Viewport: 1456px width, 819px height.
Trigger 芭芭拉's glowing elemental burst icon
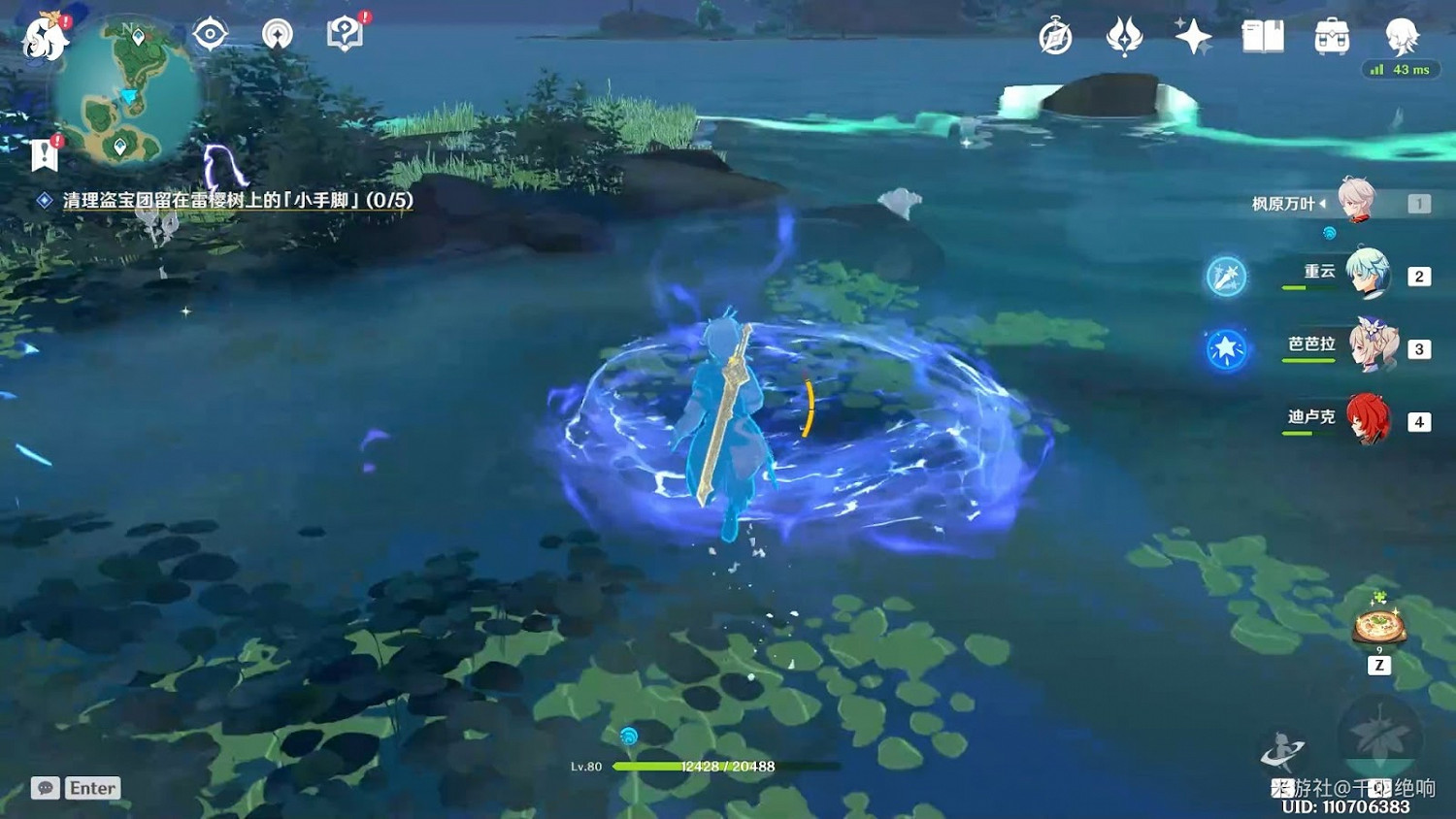point(1228,347)
